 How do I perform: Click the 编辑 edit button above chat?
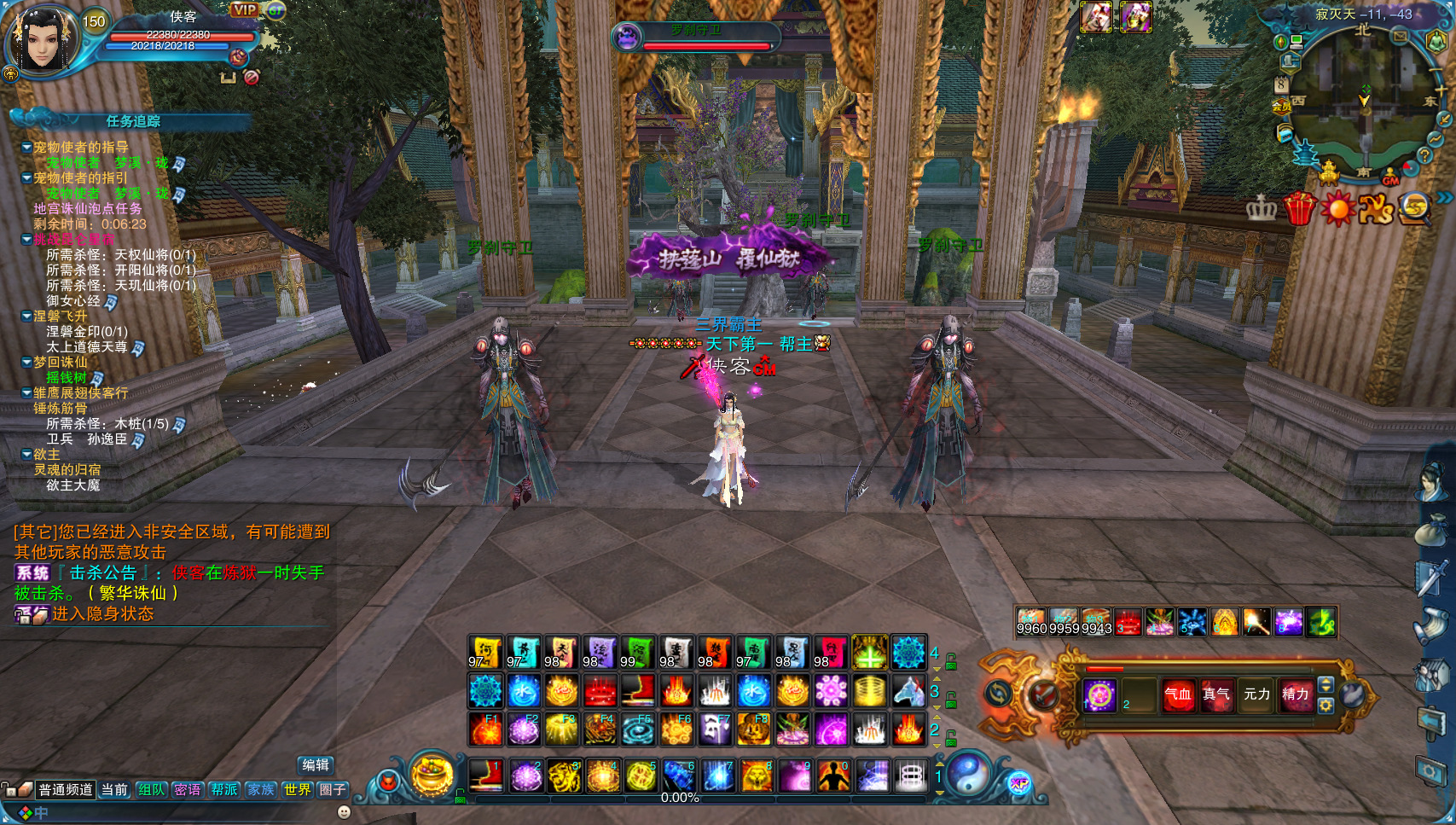pos(315,765)
